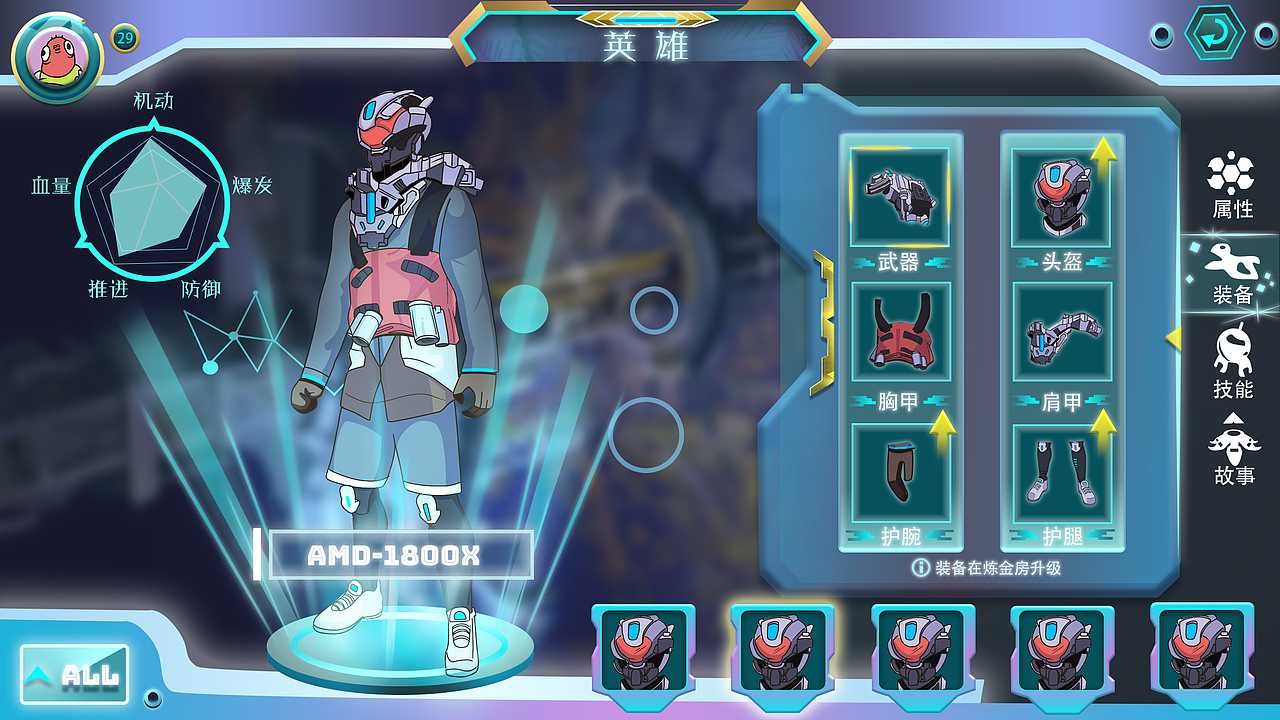This screenshot has height=720, width=1280.
Task: Select the red 胸甲 chest armor slot
Action: pyautogui.click(x=900, y=333)
